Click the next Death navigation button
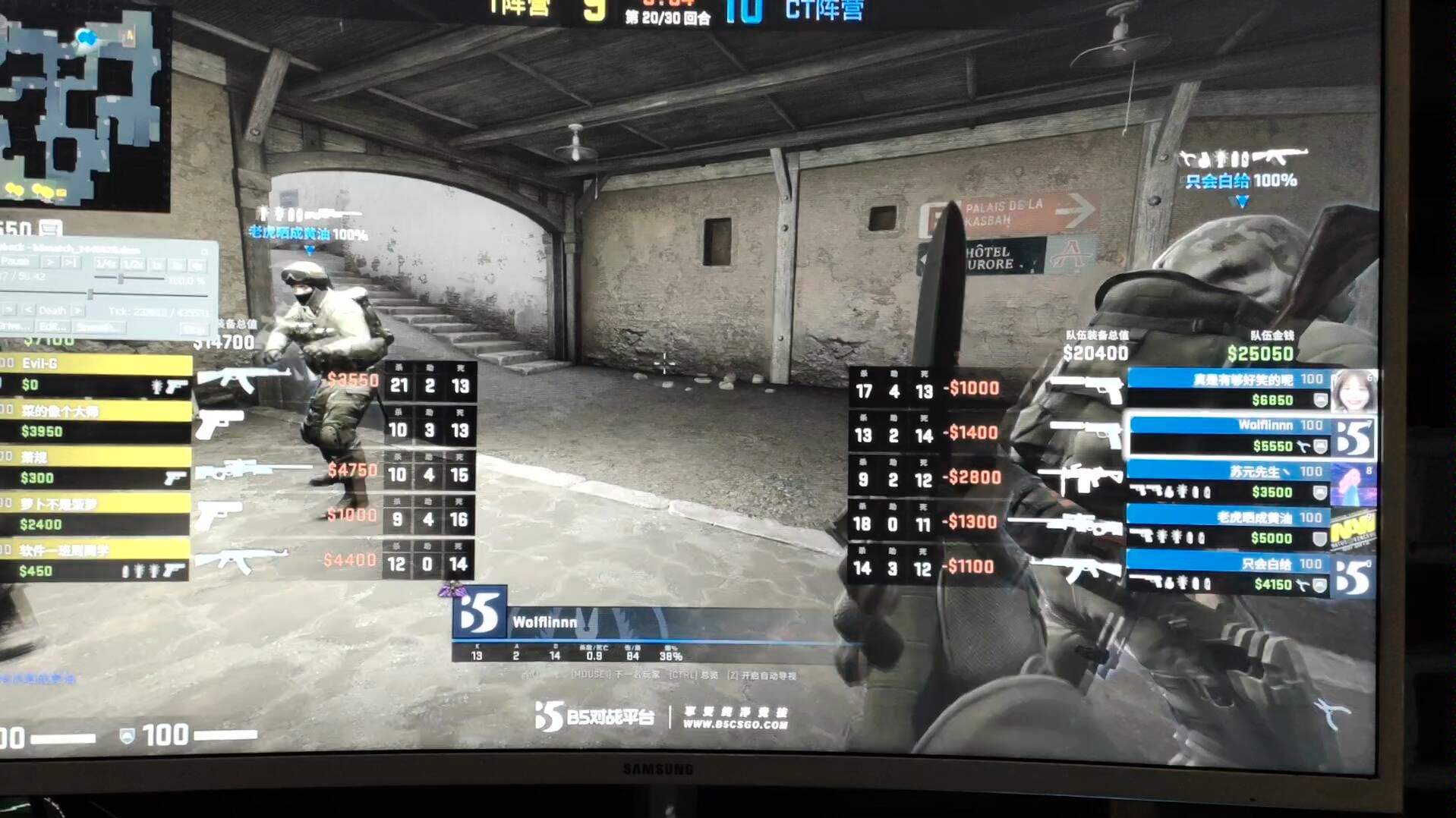The image size is (1456, 818). [x=77, y=311]
